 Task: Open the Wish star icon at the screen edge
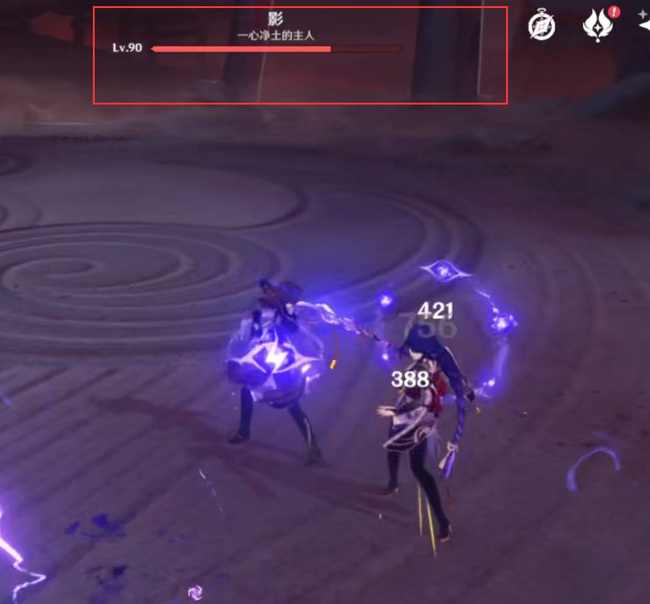point(643,25)
